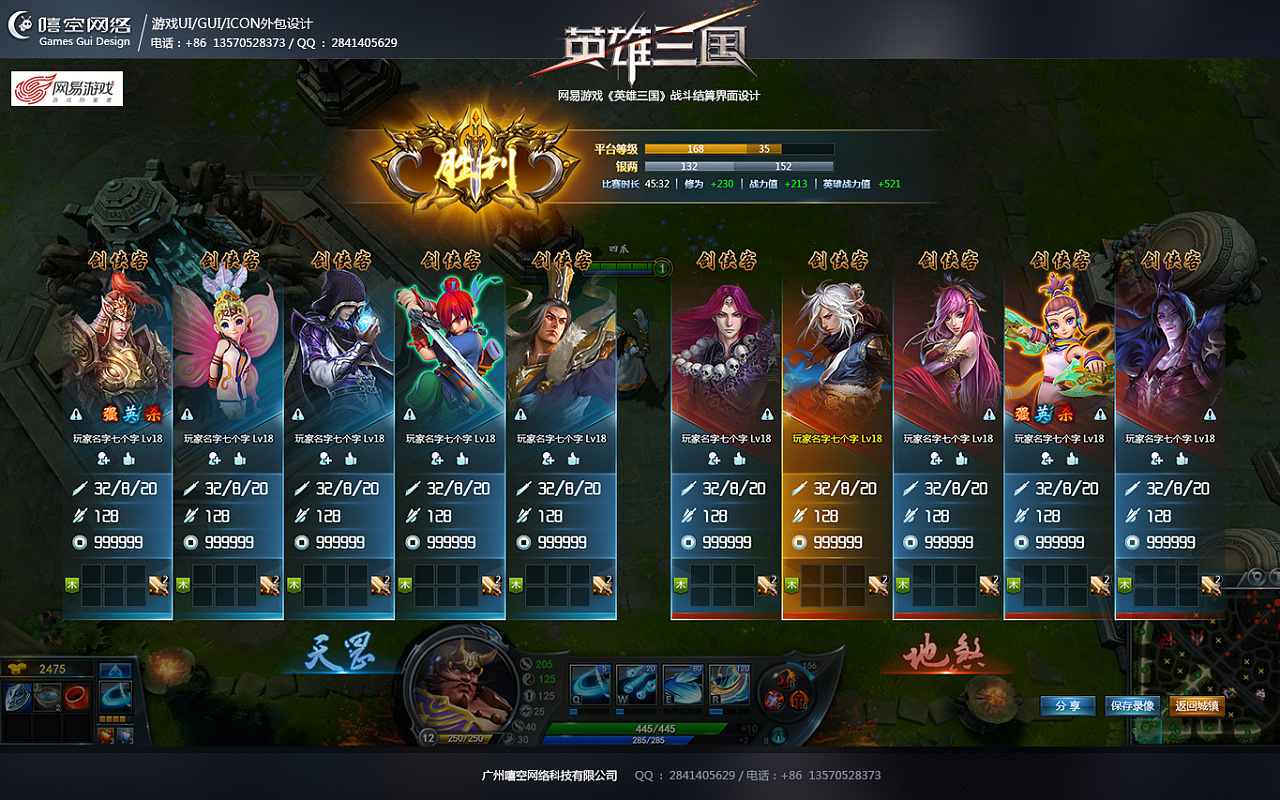Click the D summoner spell icon

coord(788,678)
